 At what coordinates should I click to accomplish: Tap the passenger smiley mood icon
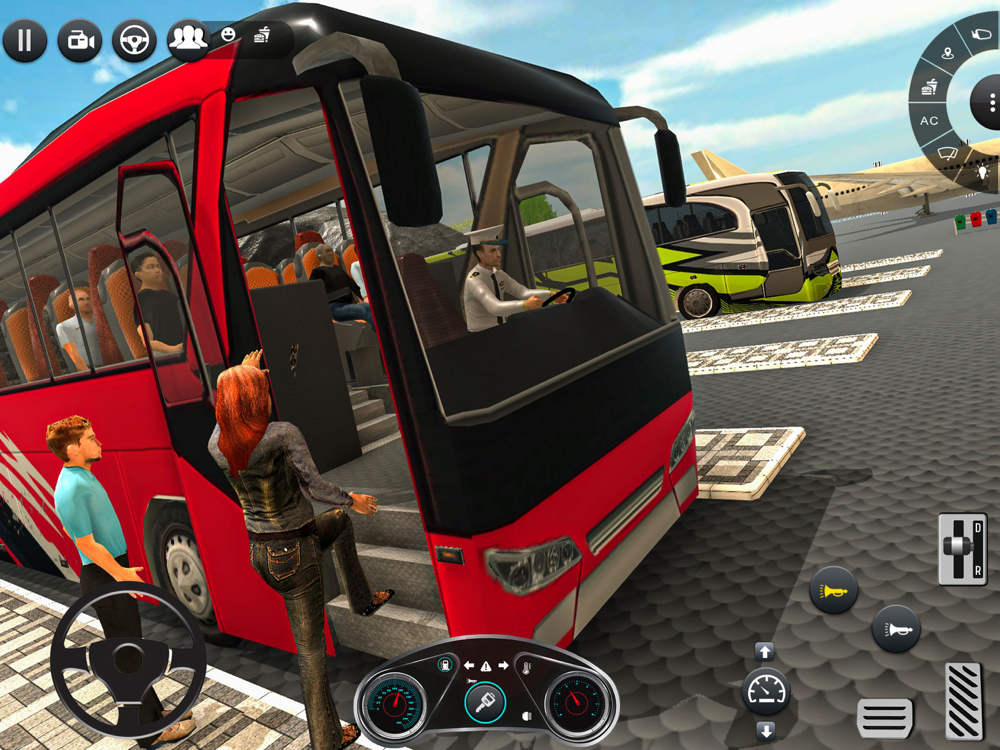(x=229, y=35)
